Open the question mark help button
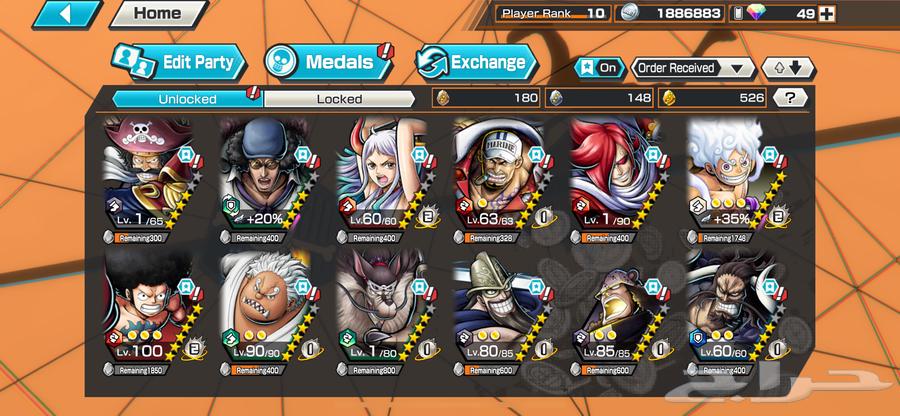This screenshot has height=416, width=900. coord(791,98)
